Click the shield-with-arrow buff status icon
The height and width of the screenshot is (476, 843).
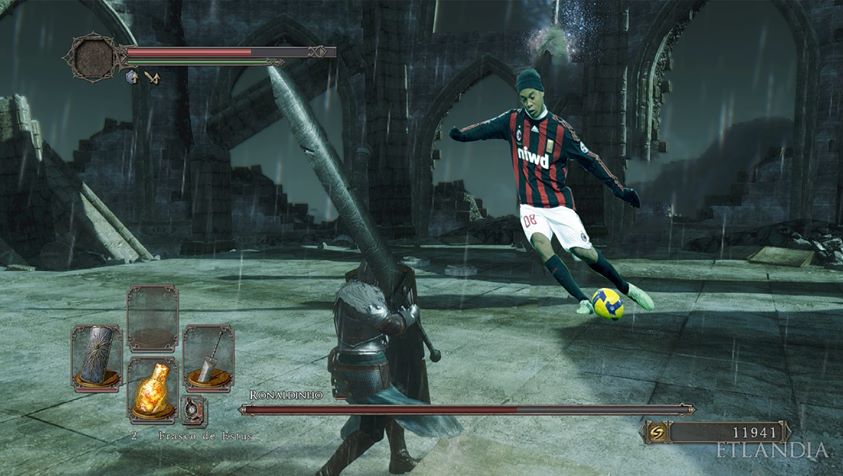(131, 76)
